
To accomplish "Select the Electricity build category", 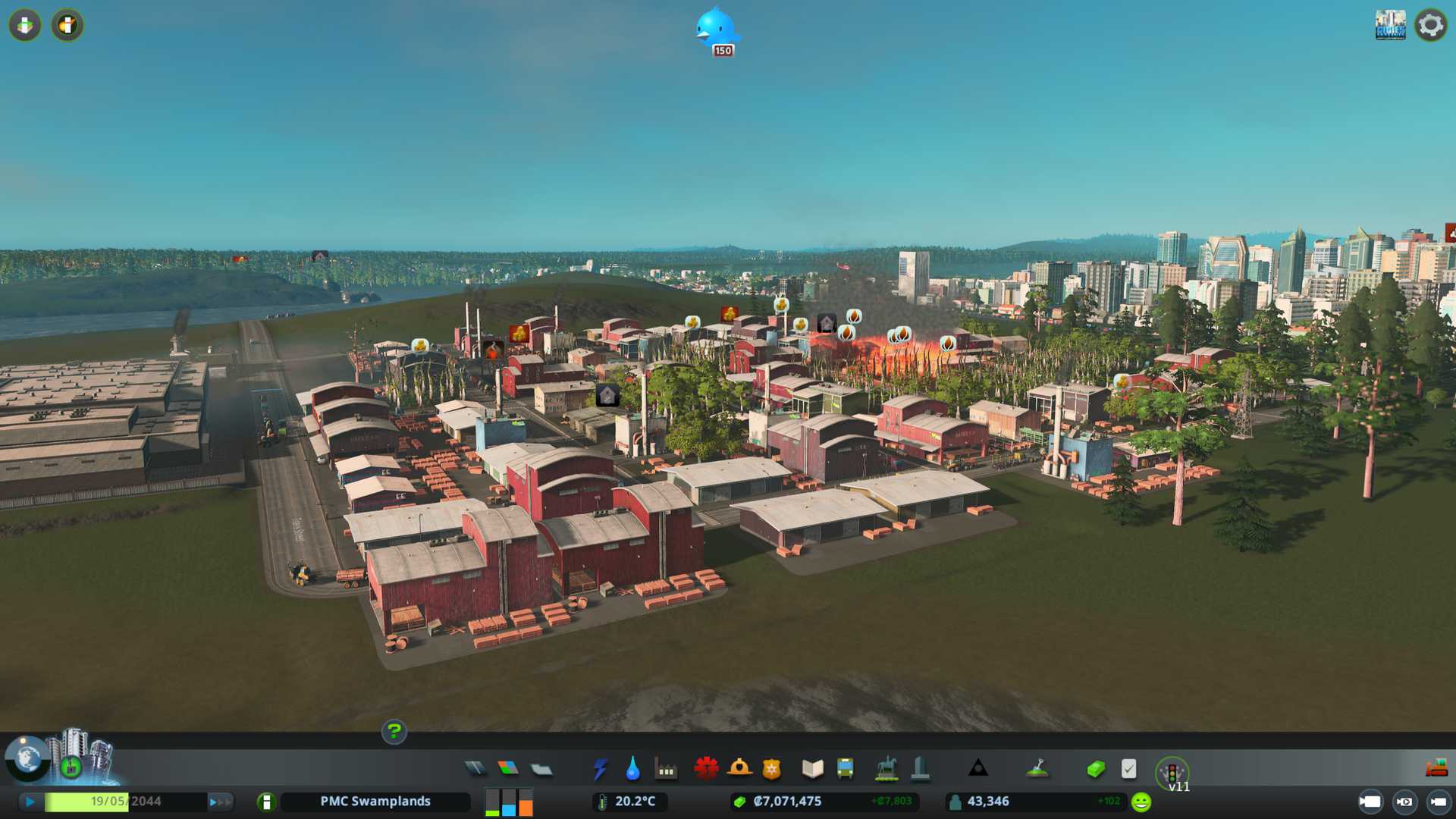I will pyautogui.click(x=600, y=769).
